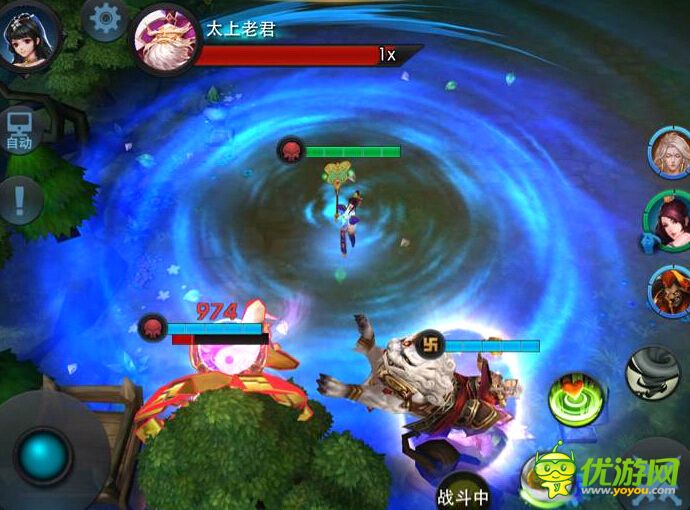Click the exclamation mark alert button
Viewport: 690px width, 510px height.
coord(20,200)
